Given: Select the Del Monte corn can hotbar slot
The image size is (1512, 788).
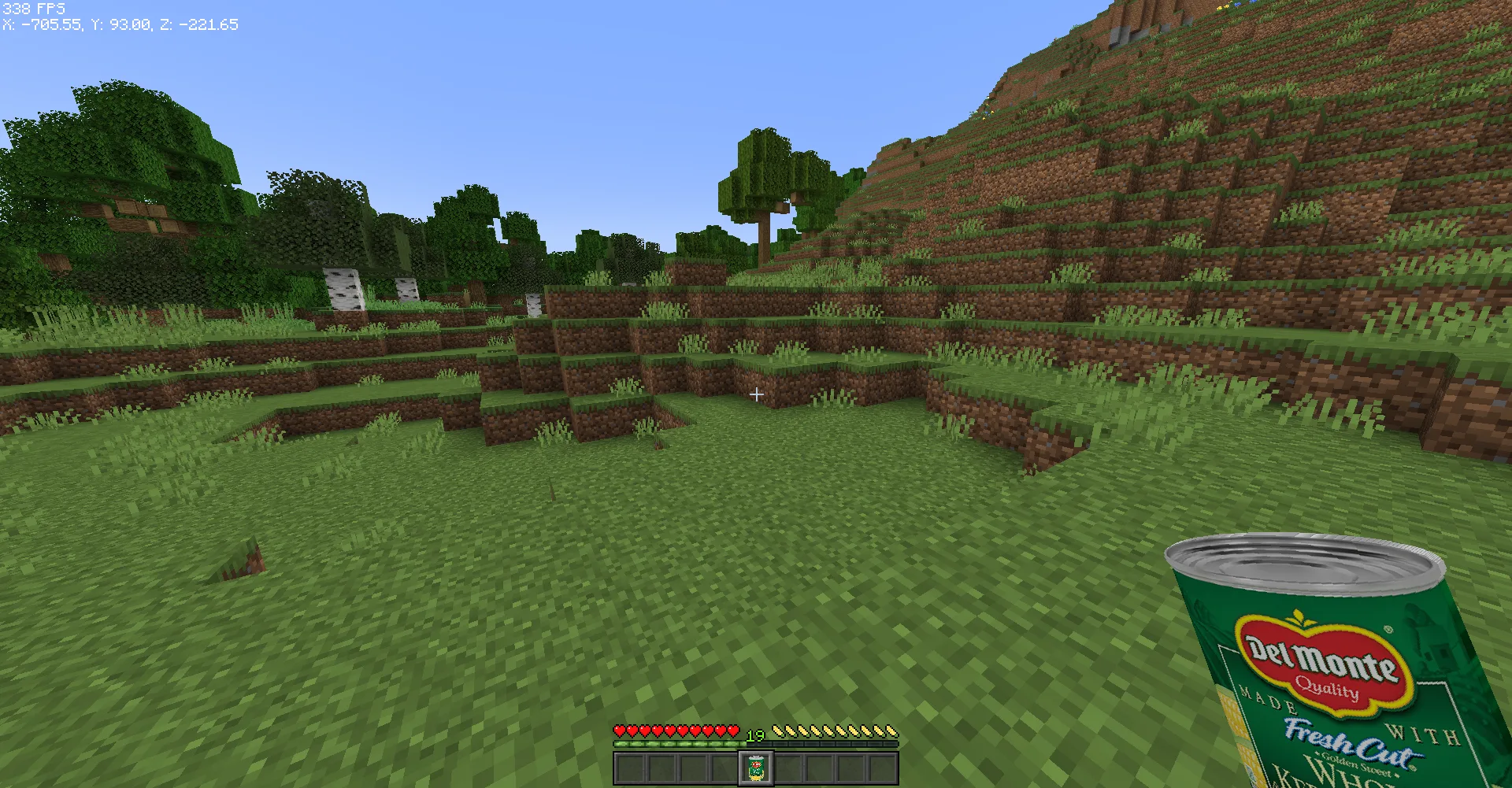Looking at the screenshot, I should click(x=756, y=768).
